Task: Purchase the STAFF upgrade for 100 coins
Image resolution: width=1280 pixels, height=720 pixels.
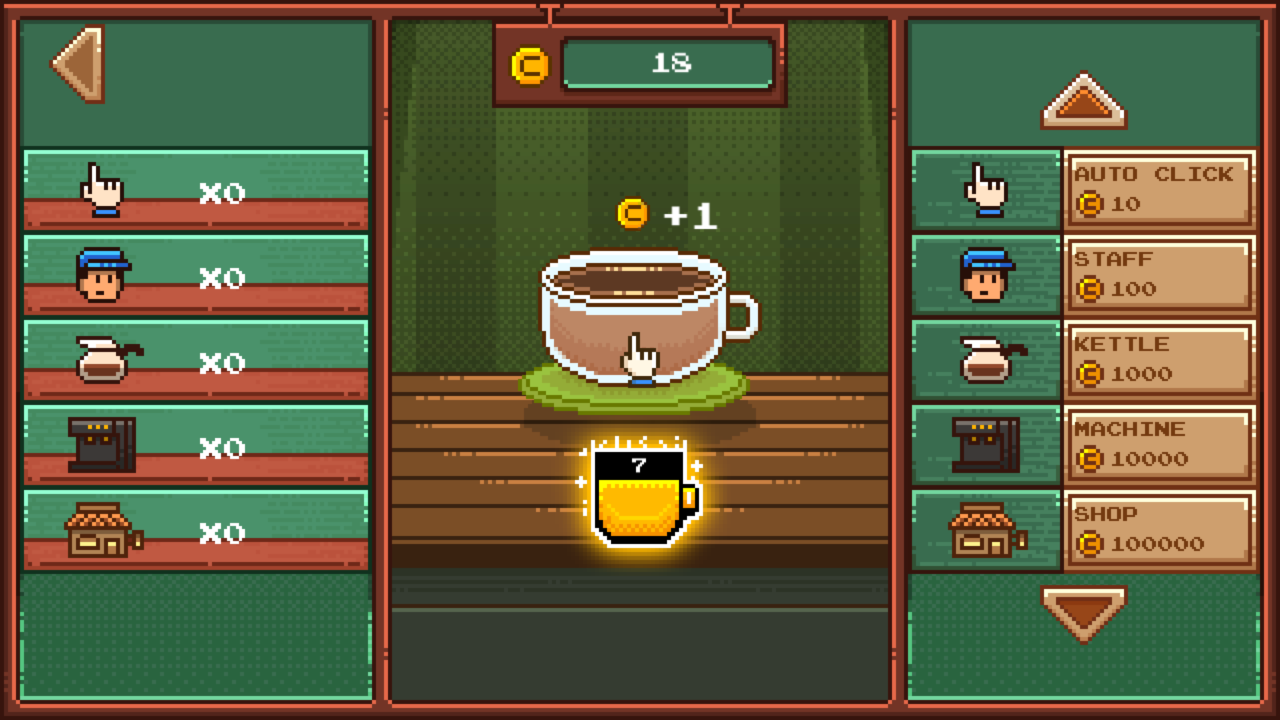Action: coord(1160,274)
